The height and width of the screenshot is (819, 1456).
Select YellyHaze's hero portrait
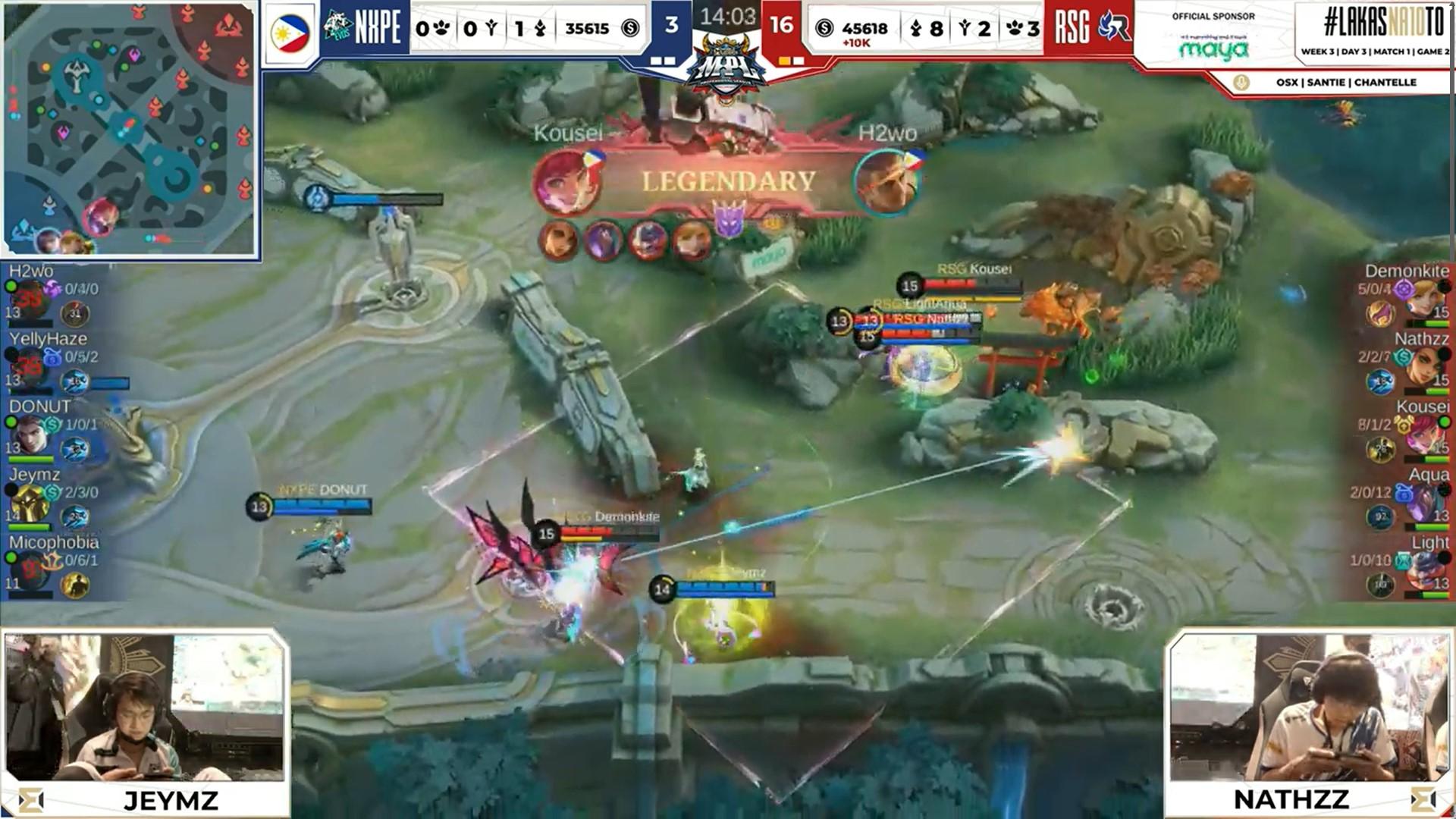[28, 367]
